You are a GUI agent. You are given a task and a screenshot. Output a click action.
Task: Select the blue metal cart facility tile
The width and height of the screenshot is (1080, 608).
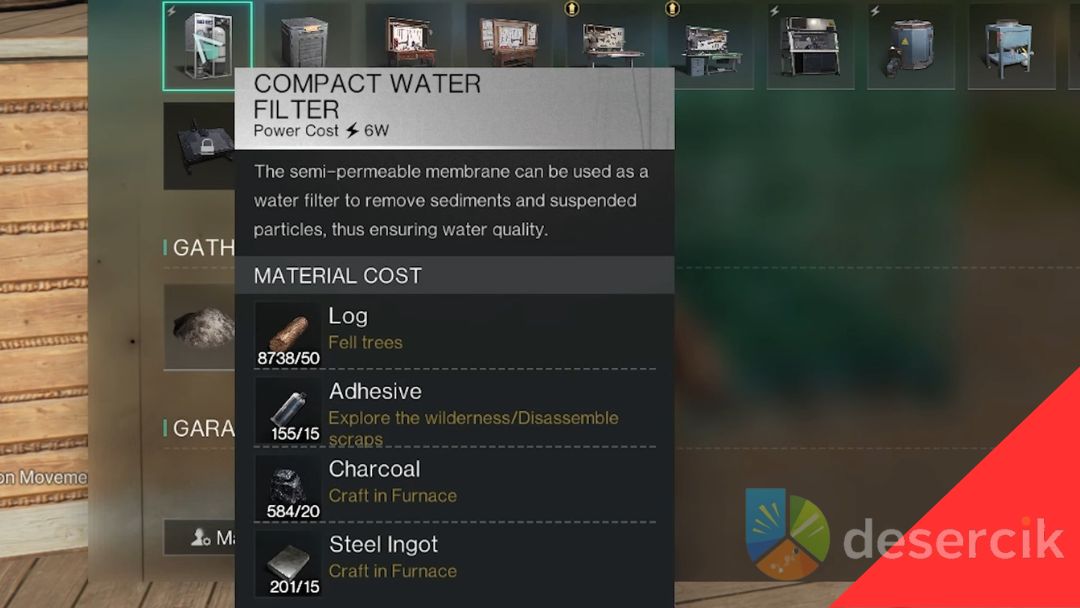(1011, 47)
